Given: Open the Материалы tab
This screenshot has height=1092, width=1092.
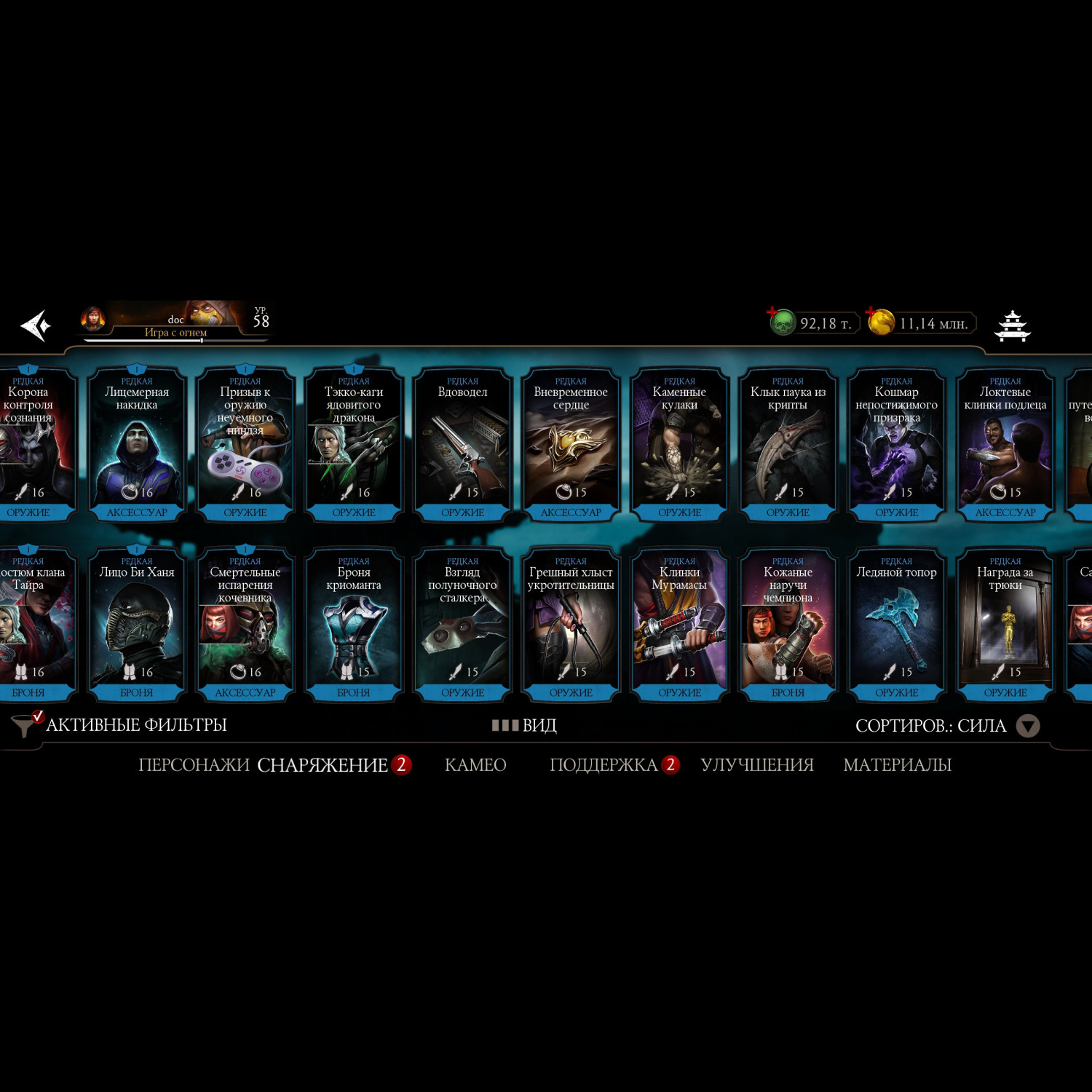Looking at the screenshot, I should (x=897, y=765).
